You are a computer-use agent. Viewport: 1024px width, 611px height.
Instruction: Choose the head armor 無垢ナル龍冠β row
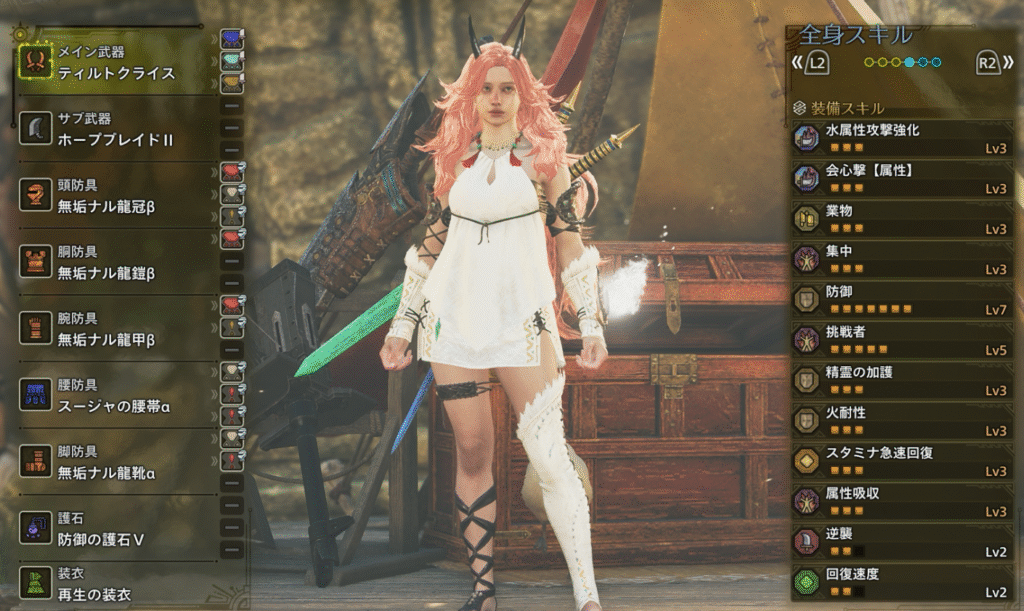(x=116, y=196)
